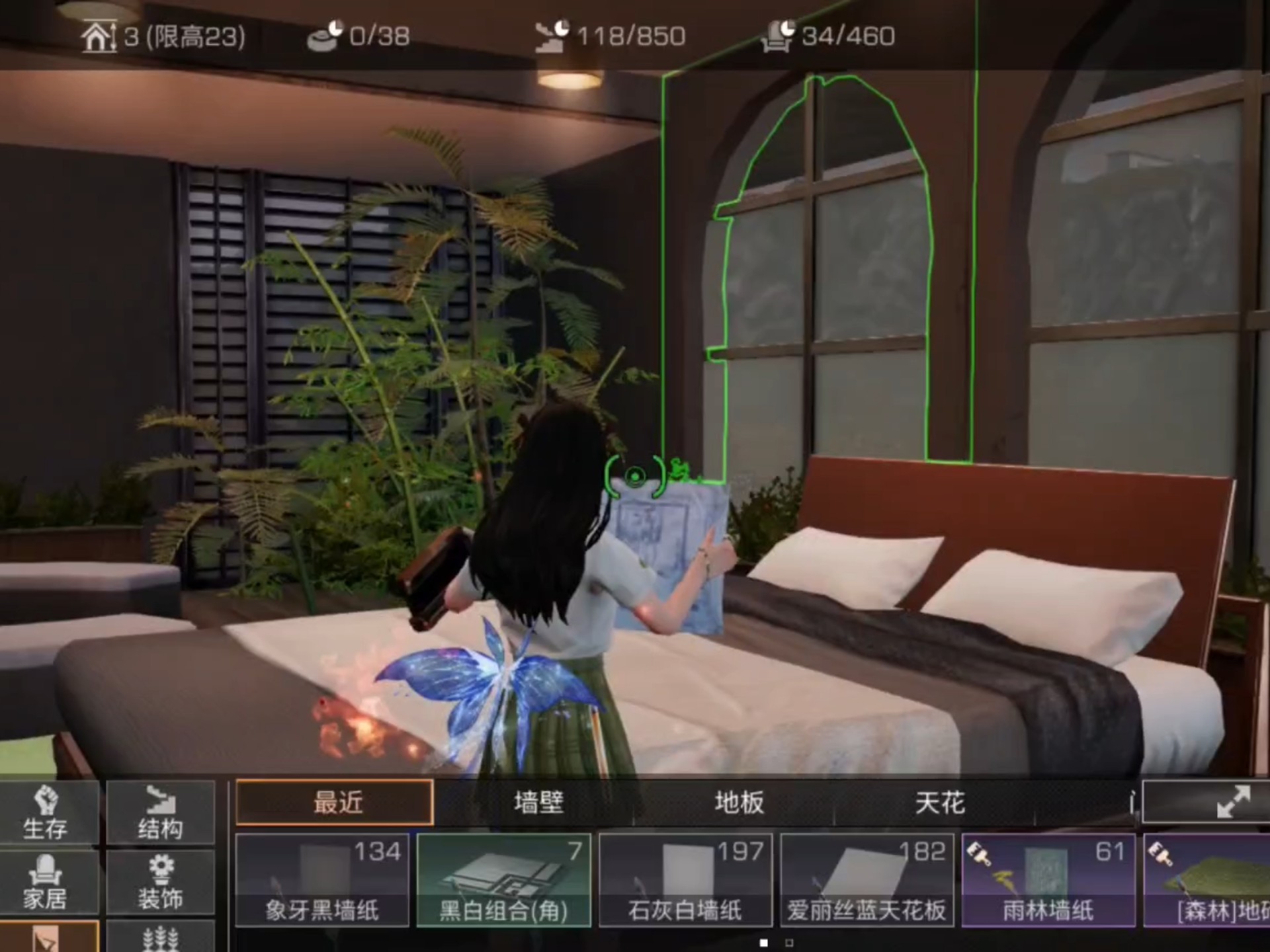Pick the 爱丽丝蓝天花板 blue ceiling swatch

coord(867,879)
